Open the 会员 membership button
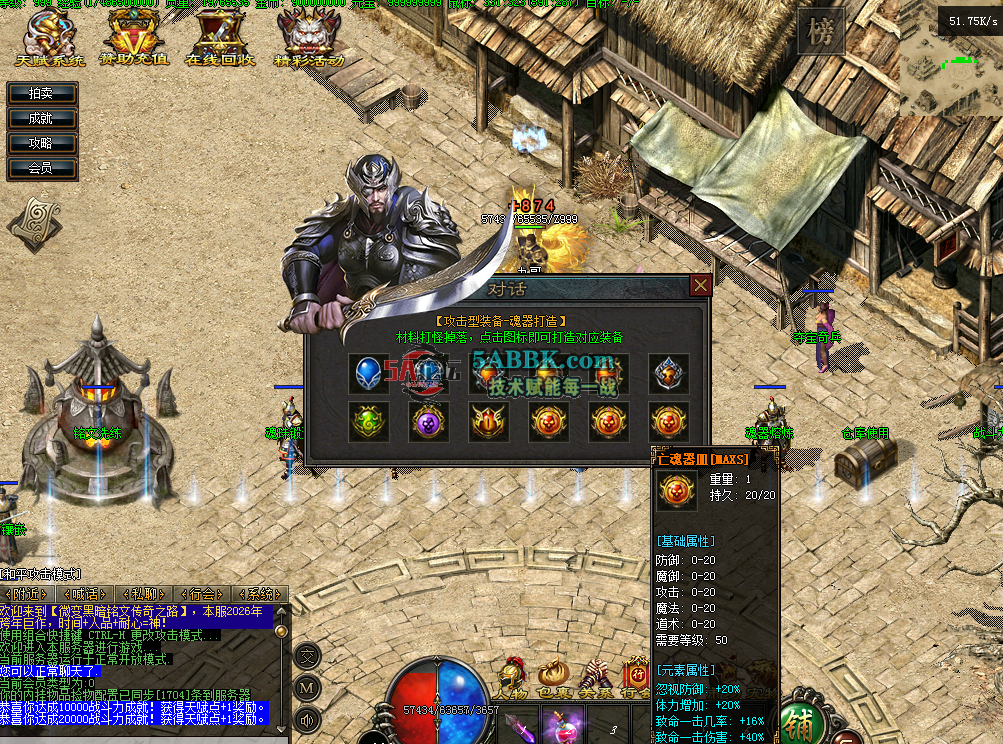Image resolution: width=1003 pixels, height=744 pixels. point(41,168)
